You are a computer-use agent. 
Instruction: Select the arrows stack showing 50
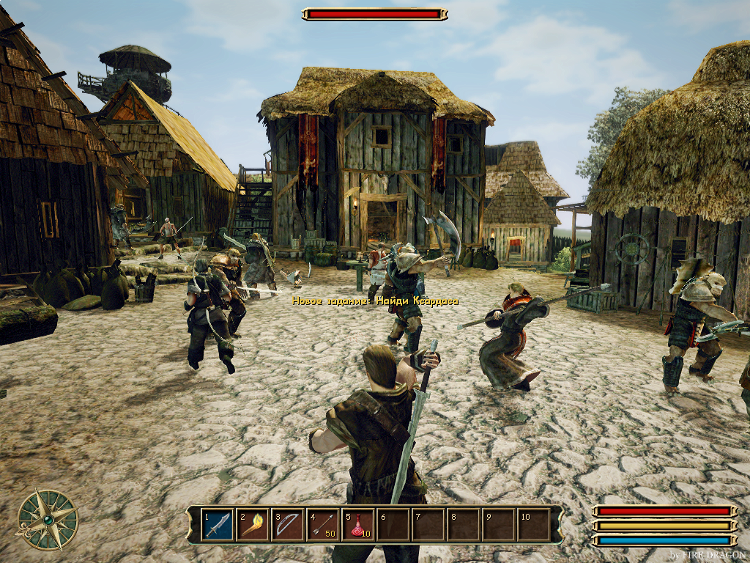pyautogui.click(x=323, y=525)
